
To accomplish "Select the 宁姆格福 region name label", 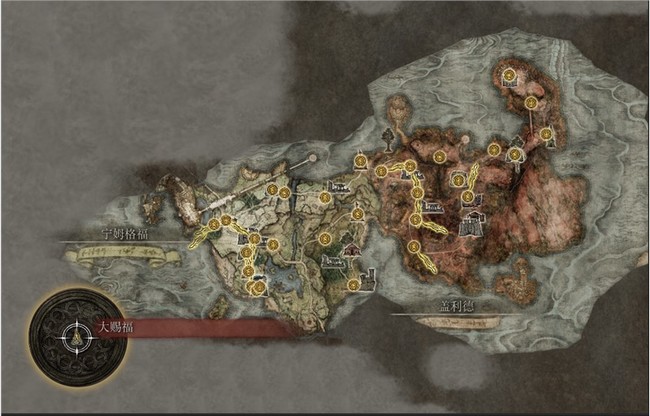I will 119,233.
